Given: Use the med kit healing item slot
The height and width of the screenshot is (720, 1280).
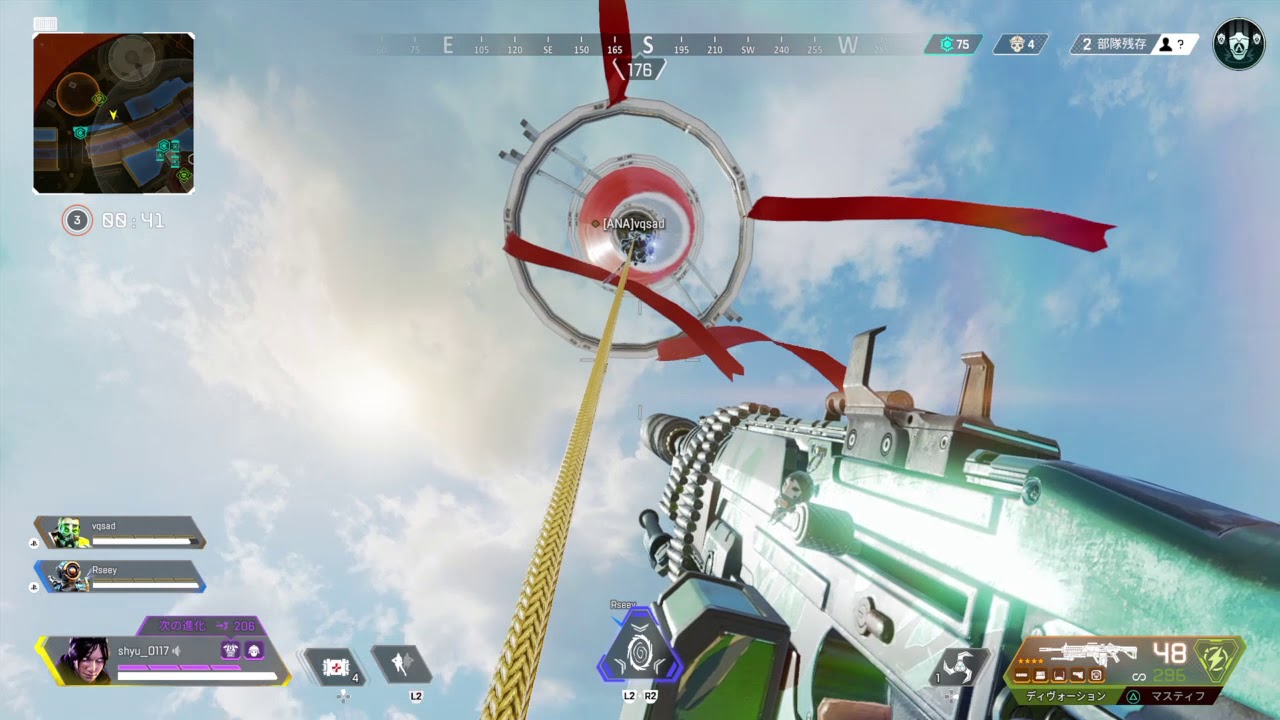Looking at the screenshot, I should tap(336, 666).
